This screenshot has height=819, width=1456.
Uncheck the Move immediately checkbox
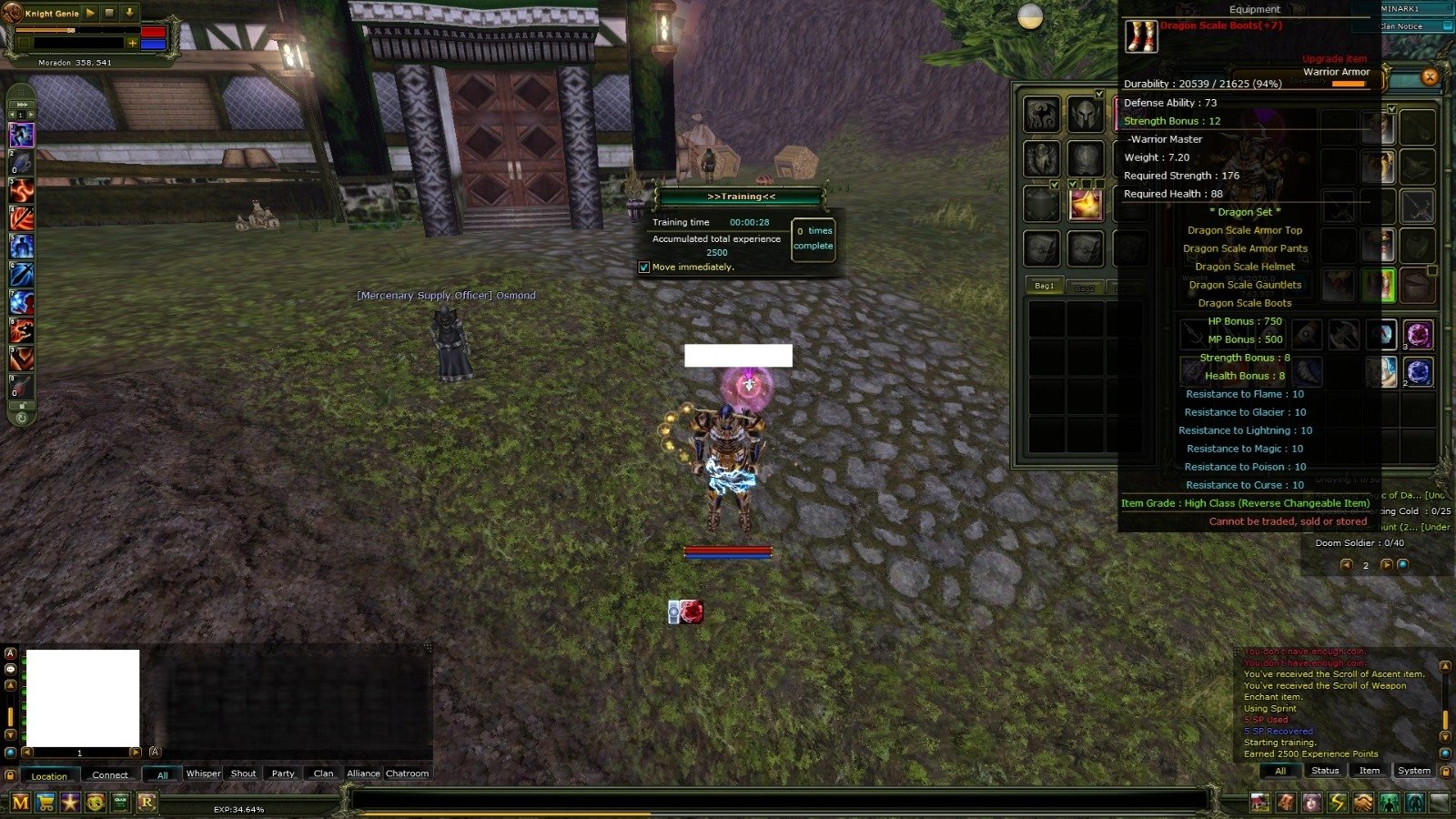coord(643,266)
